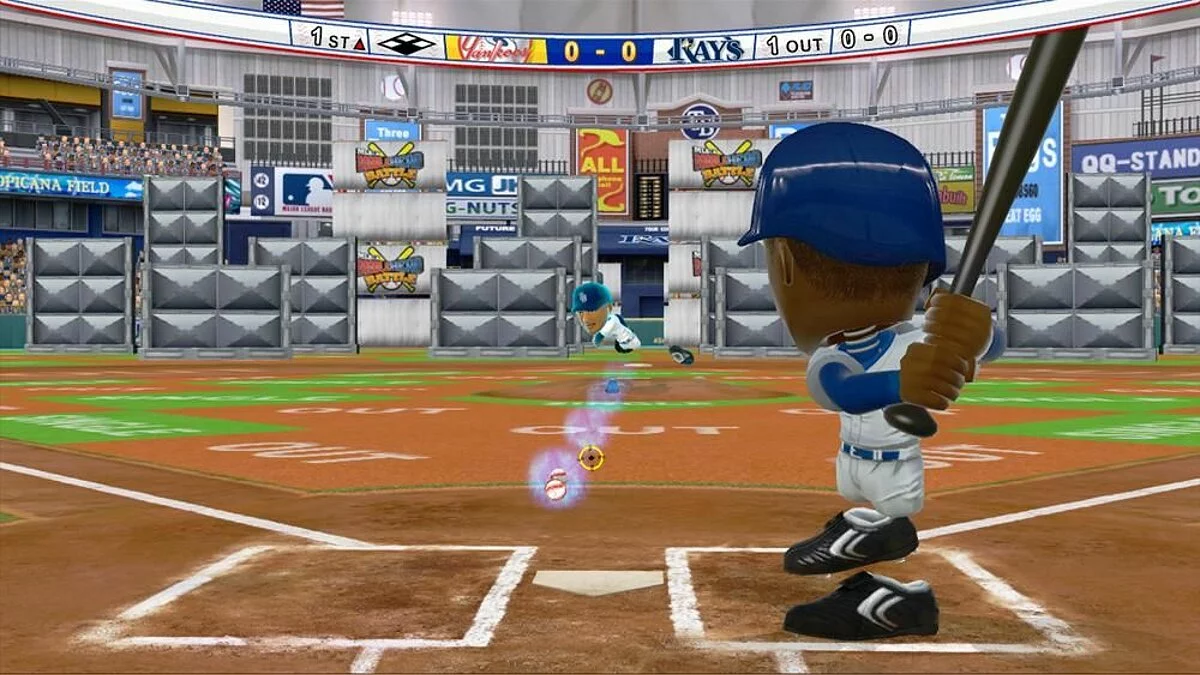Click the yellow batting aim reticle
The image size is (1200, 675).
click(x=591, y=458)
